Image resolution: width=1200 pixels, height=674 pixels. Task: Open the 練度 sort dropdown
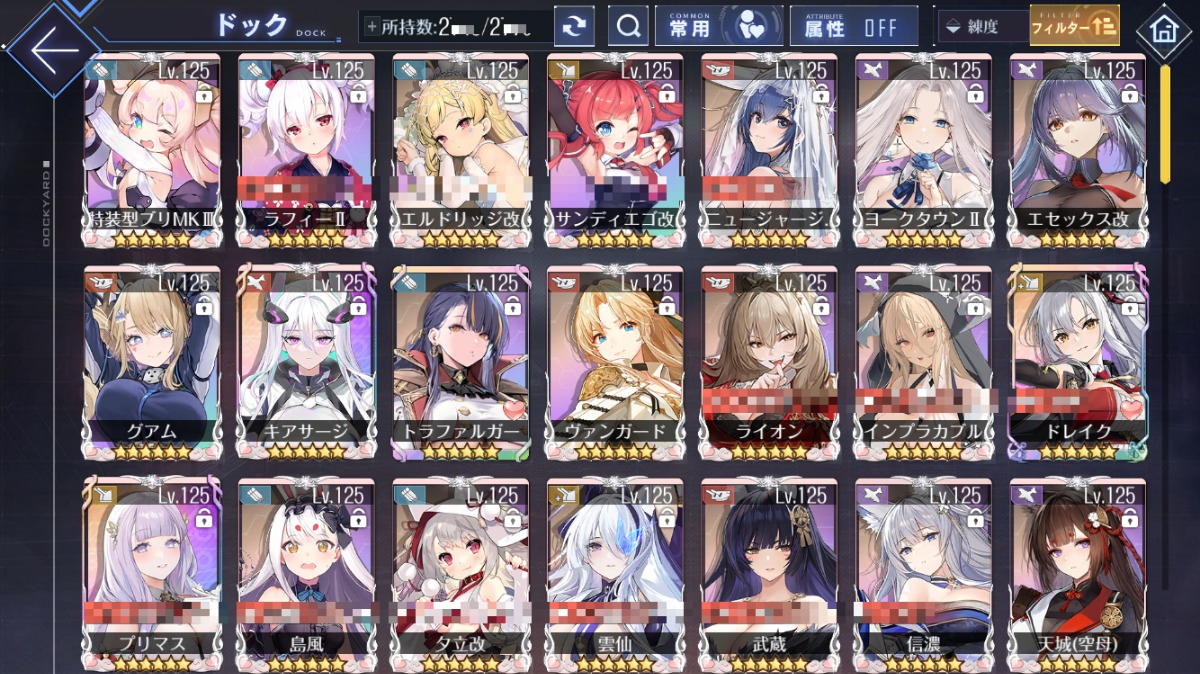(x=982, y=27)
